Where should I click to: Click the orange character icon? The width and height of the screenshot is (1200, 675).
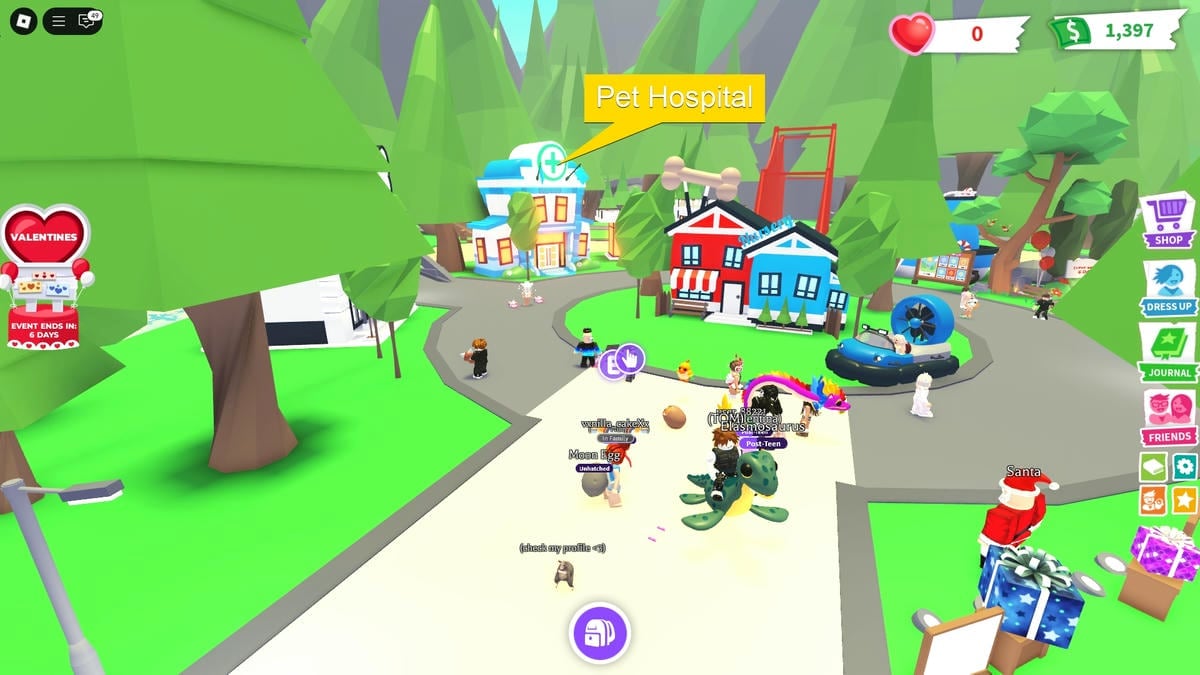click(x=1153, y=499)
